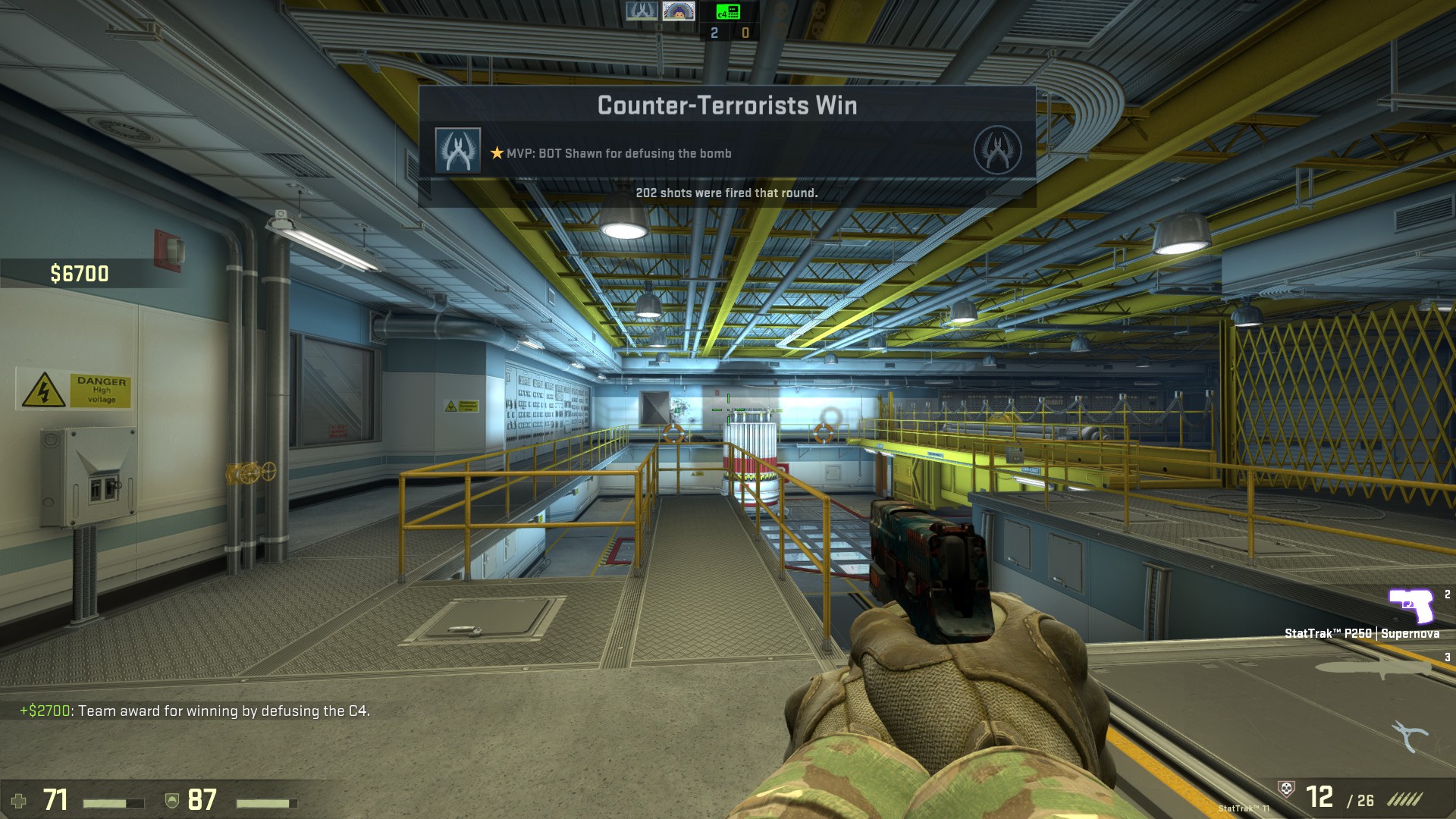Click the MVP avatar beside BOT Shawn
The height and width of the screenshot is (819, 1456).
pyautogui.click(x=457, y=150)
